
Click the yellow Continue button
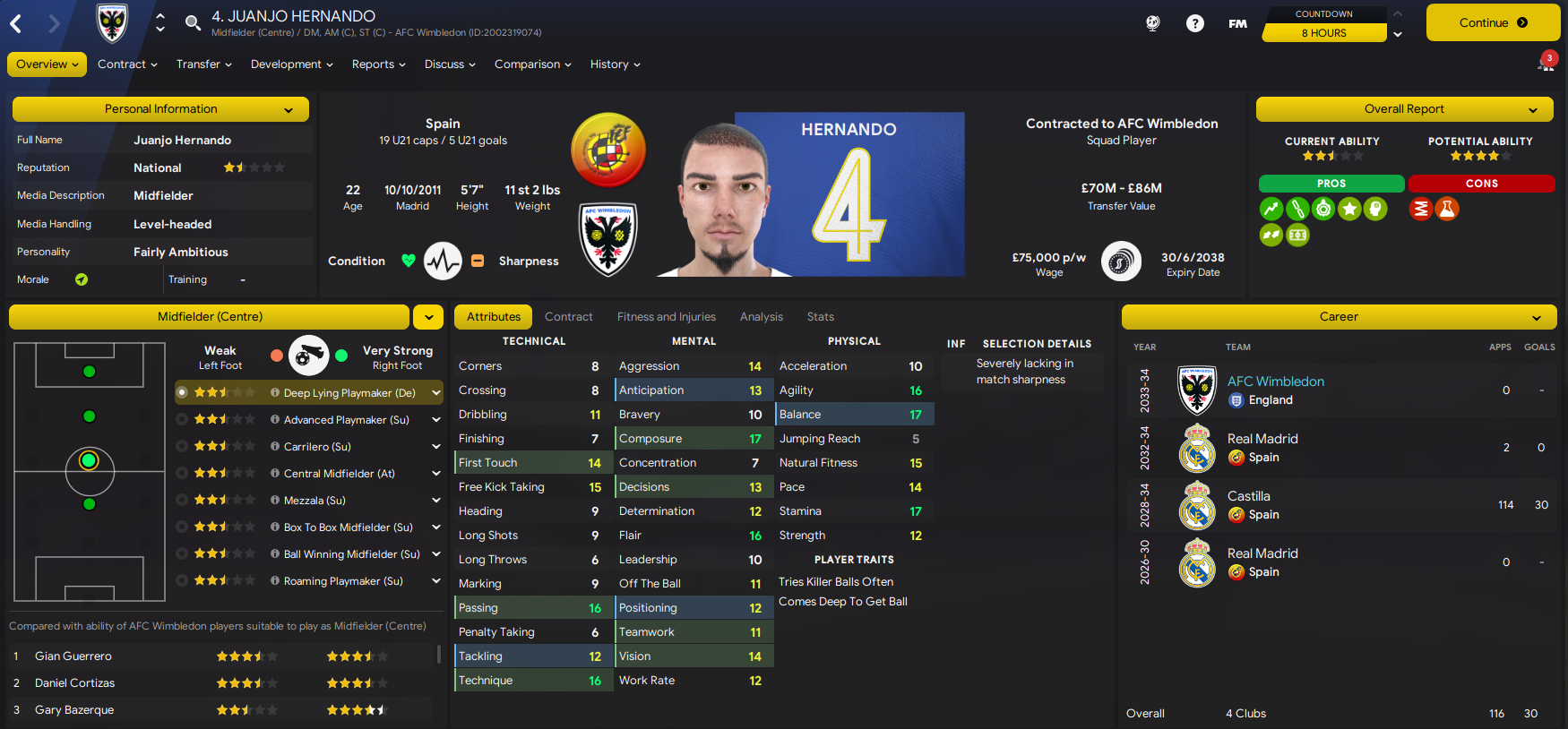1492,23
